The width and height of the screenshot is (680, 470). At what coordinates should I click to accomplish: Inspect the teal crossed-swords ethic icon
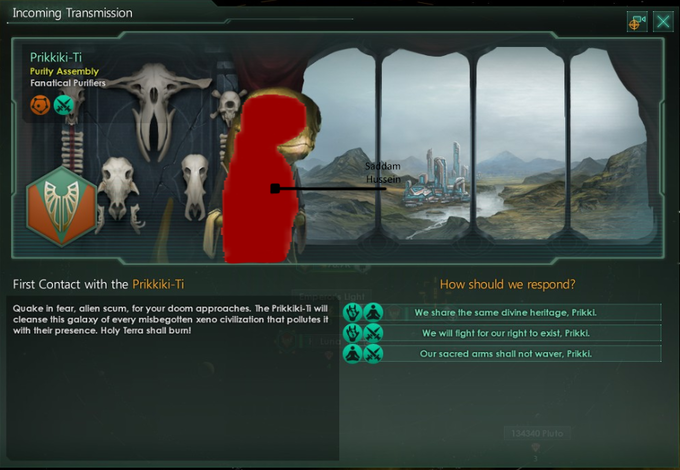[63, 106]
